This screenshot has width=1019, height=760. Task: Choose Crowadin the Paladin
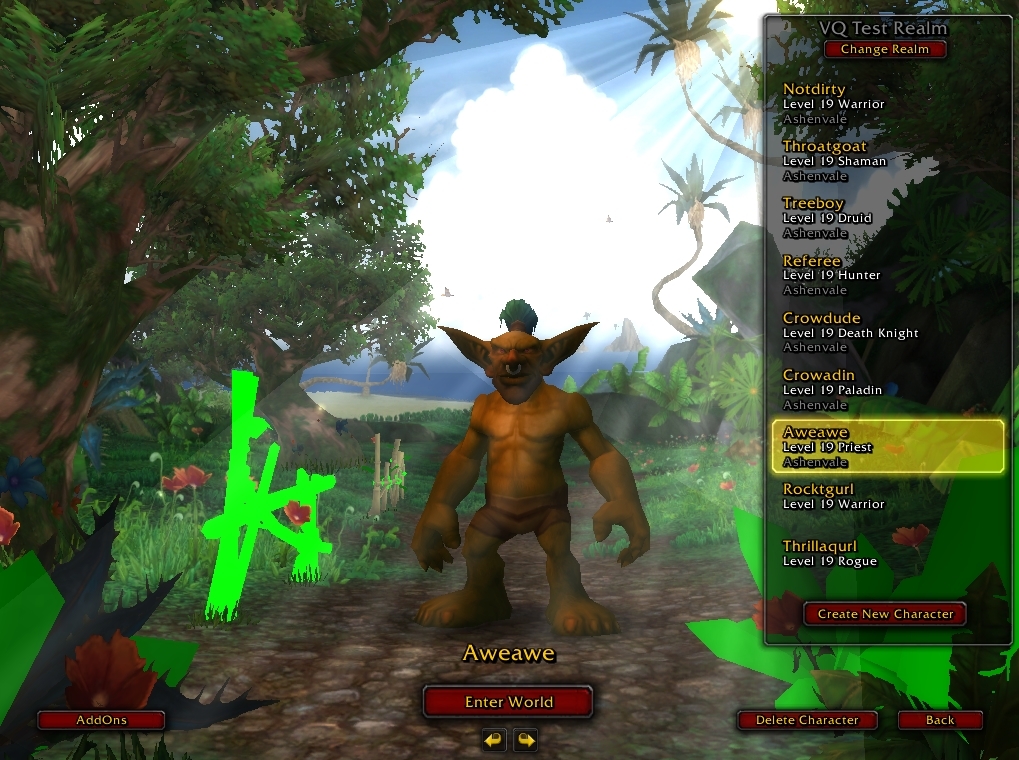coord(885,390)
